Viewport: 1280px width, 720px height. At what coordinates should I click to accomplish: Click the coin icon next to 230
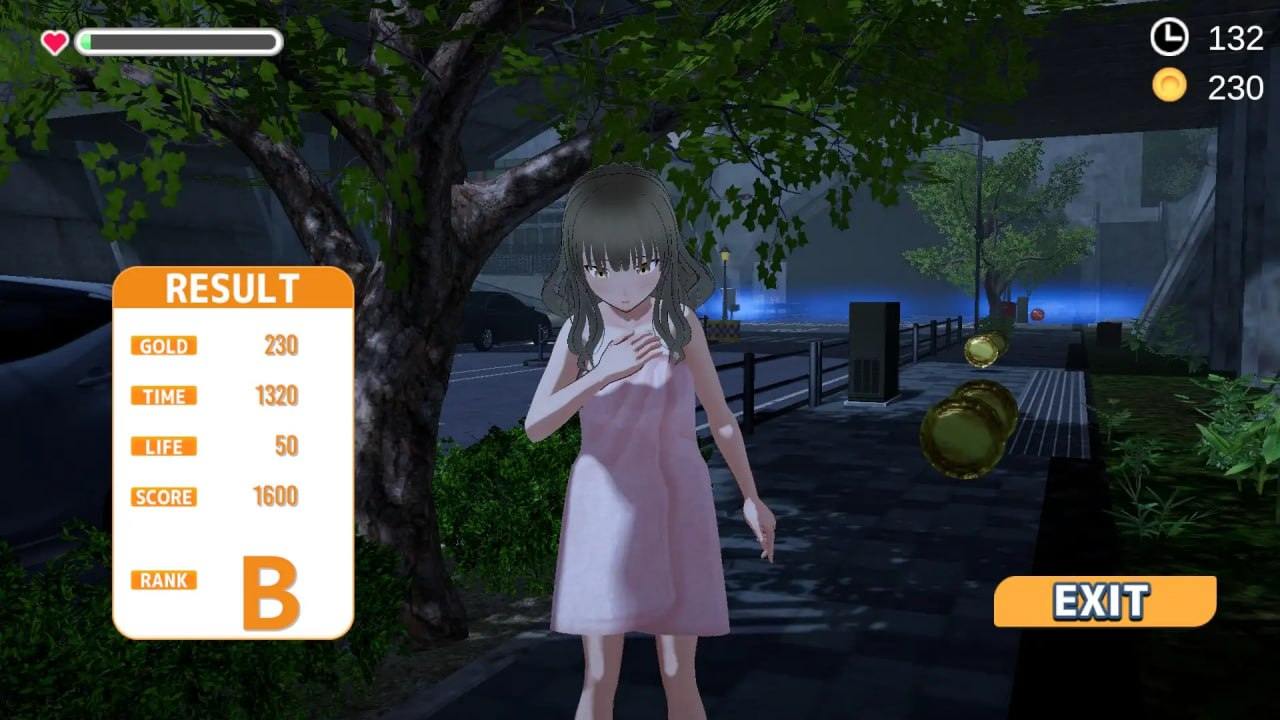1168,88
